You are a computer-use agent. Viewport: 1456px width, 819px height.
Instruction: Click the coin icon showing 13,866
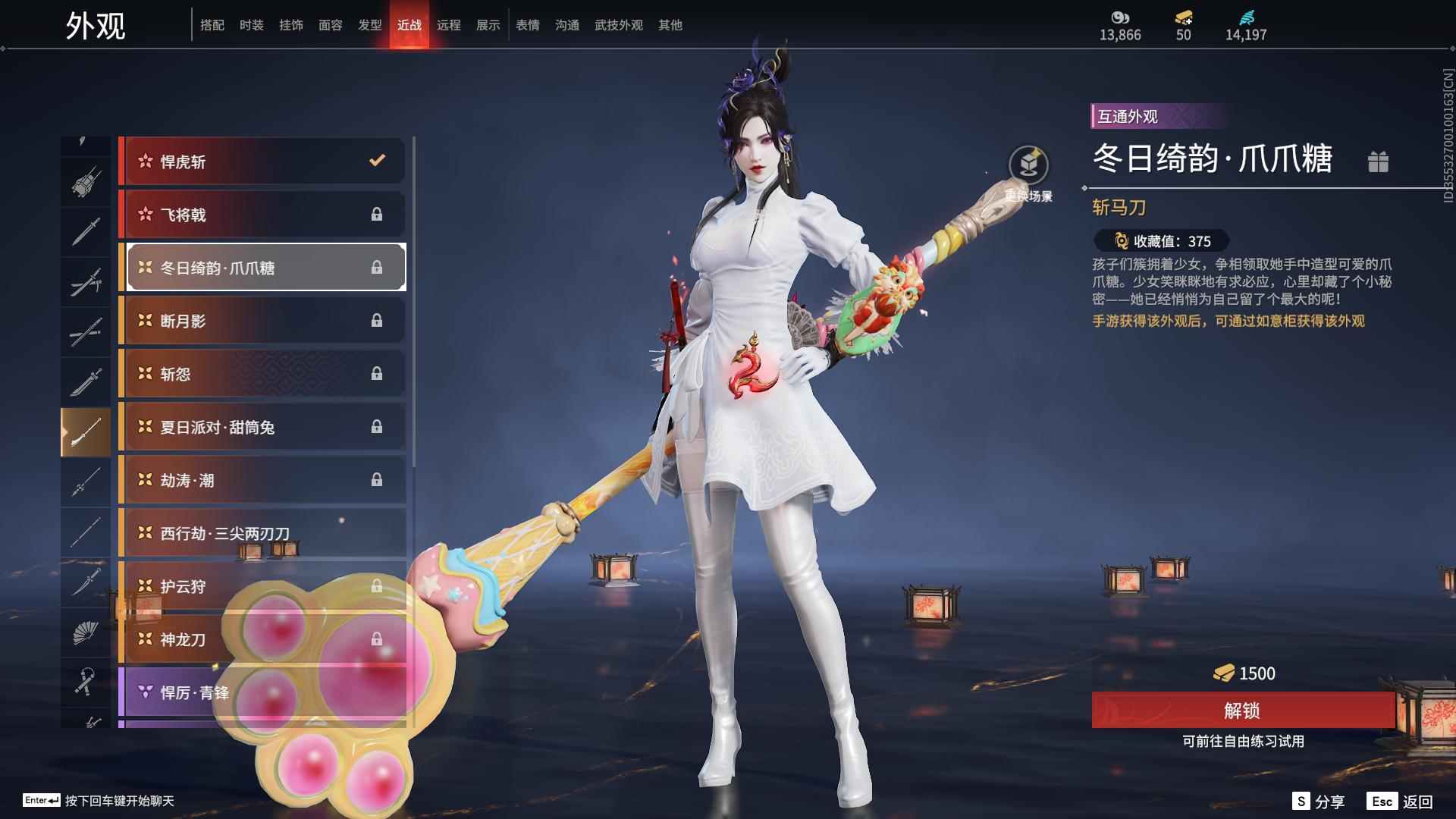pyautogui.click(x=1120, y=17)
